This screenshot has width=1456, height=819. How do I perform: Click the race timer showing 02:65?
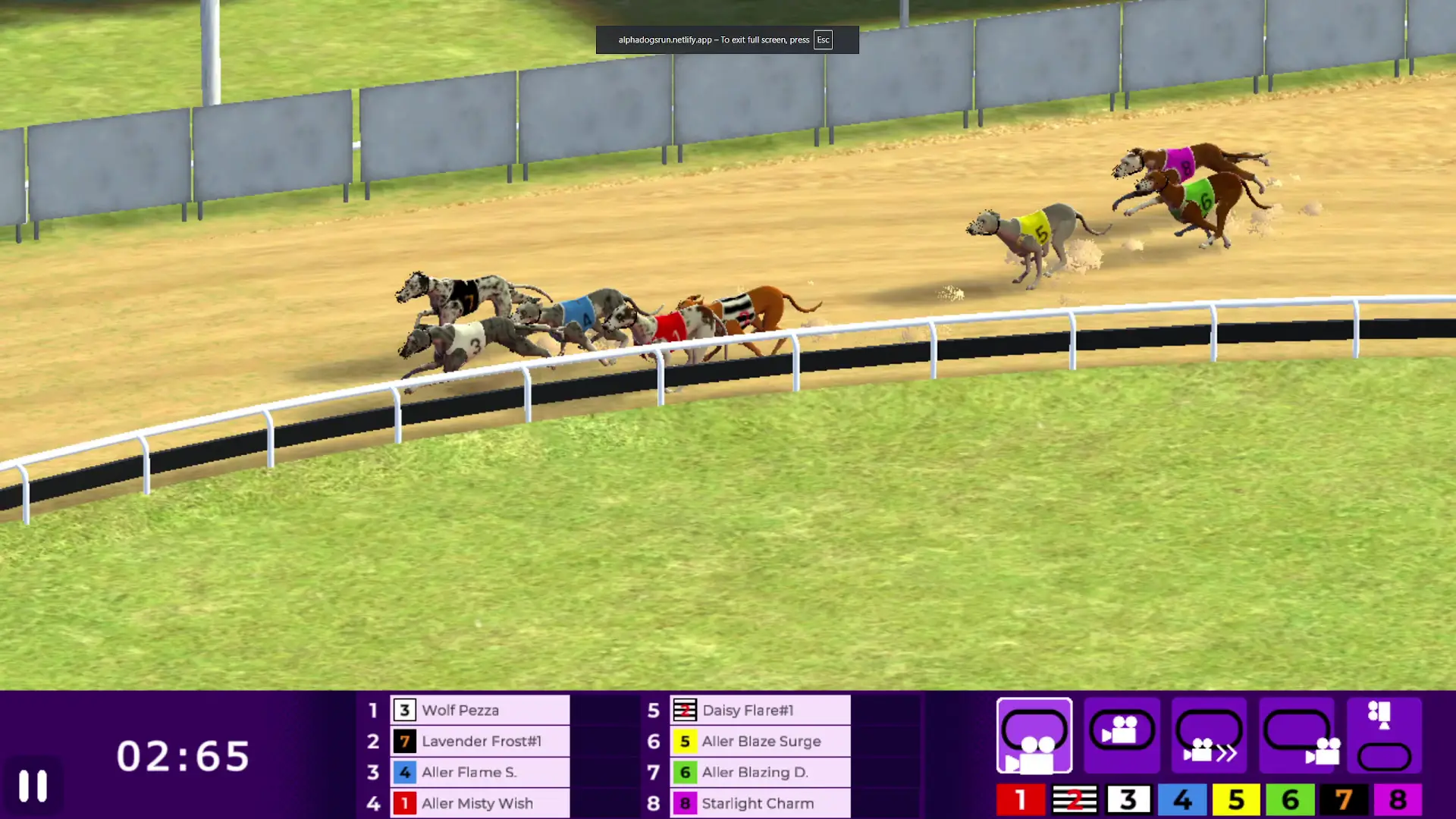point(184,754)
